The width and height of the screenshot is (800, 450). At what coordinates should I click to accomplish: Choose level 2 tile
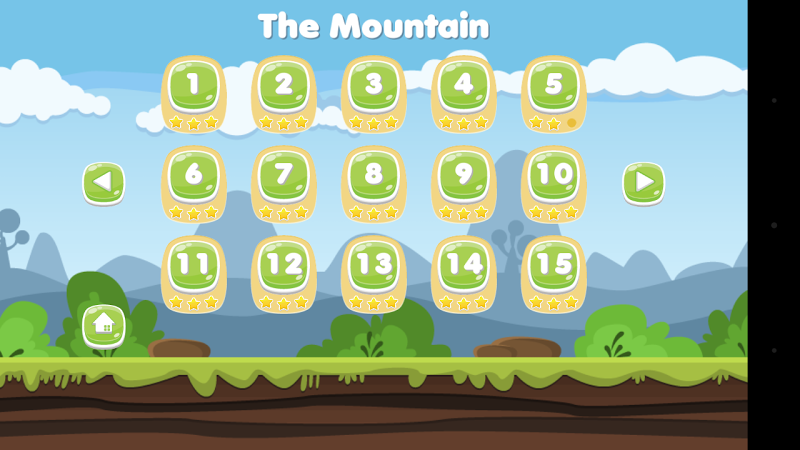point(284,88)
